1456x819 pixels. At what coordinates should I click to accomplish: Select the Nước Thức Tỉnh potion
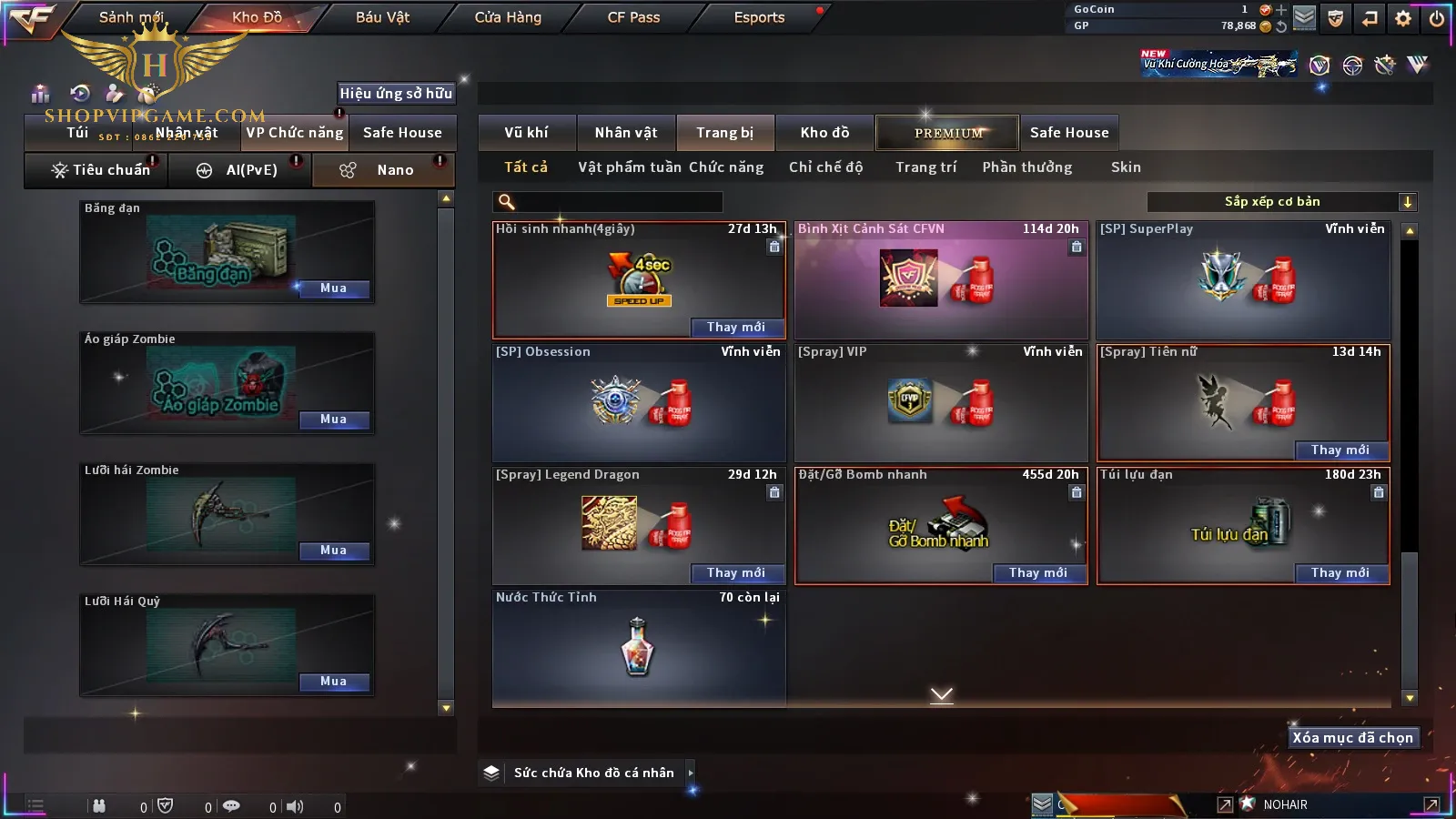638,648
